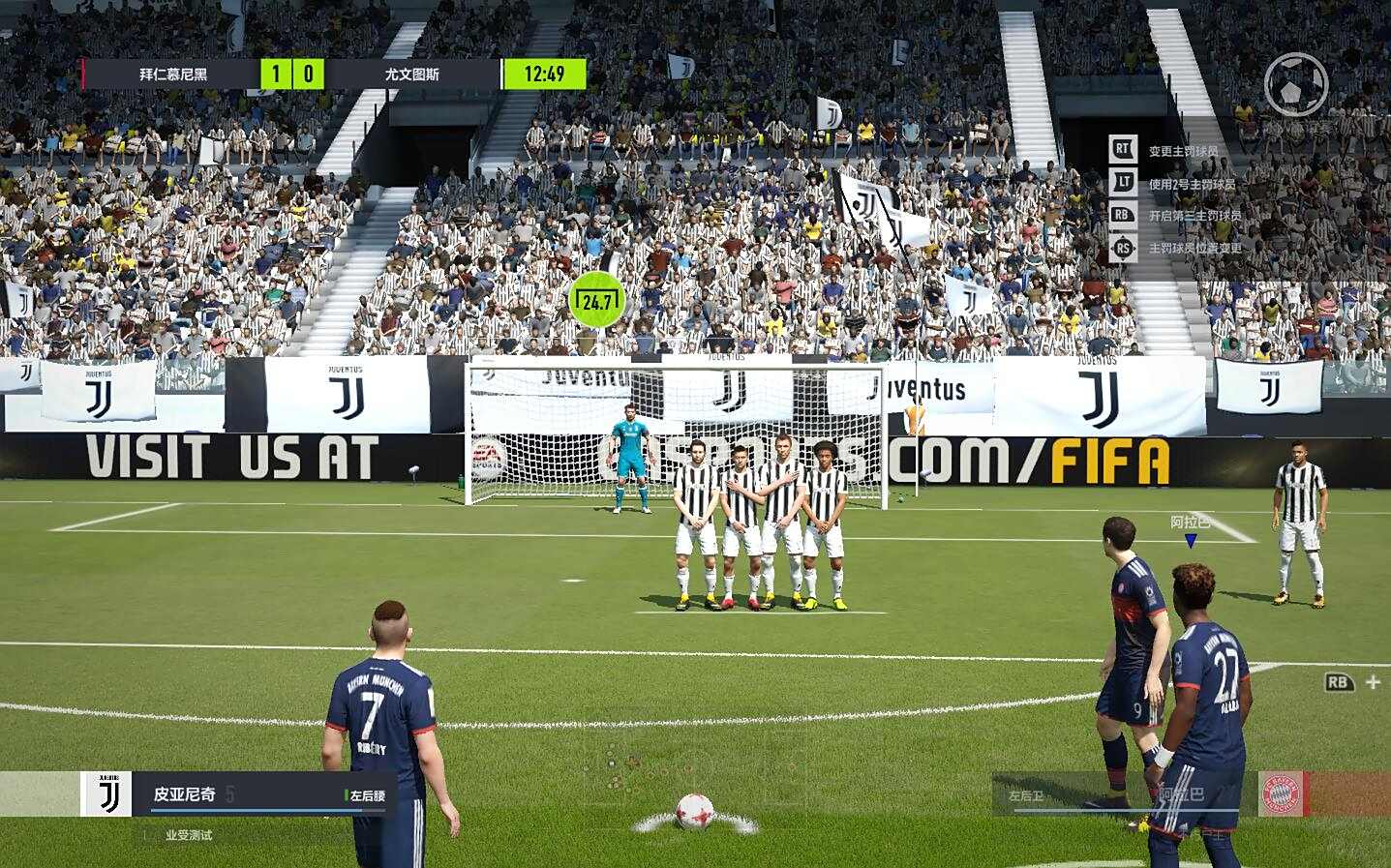Select the RT 变更主罚球员 control icon
1391x868 pixels.
point(1123,150)
